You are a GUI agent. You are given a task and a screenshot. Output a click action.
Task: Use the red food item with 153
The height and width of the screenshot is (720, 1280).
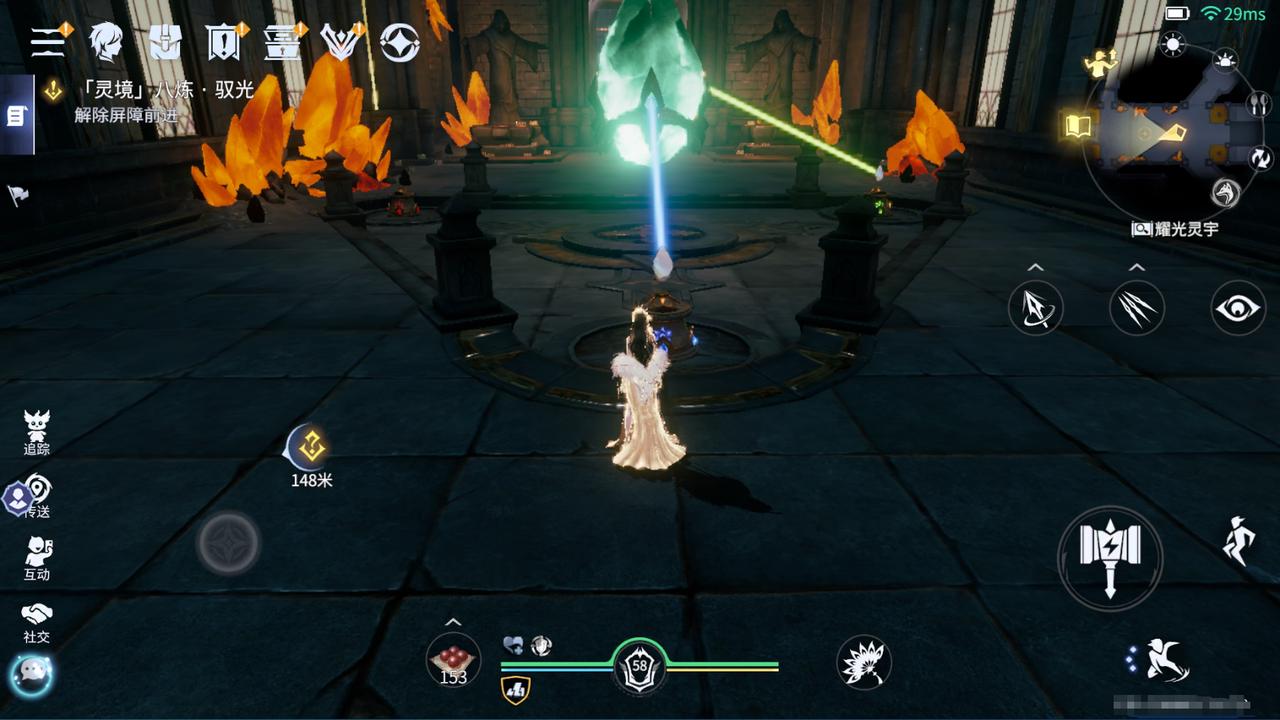click(453, 660)
